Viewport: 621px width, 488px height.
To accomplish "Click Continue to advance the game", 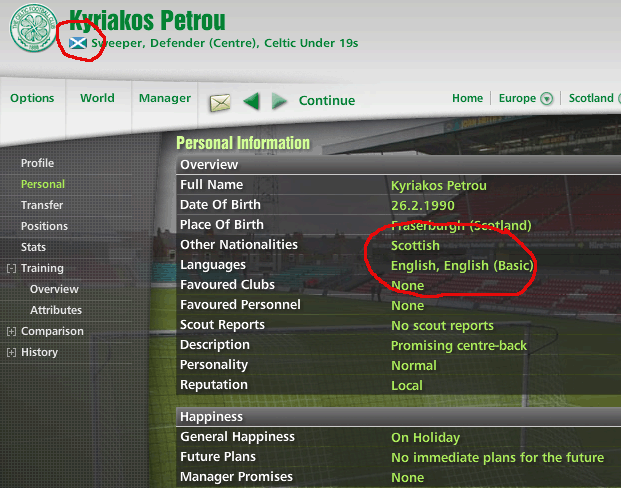I will 326,100.
